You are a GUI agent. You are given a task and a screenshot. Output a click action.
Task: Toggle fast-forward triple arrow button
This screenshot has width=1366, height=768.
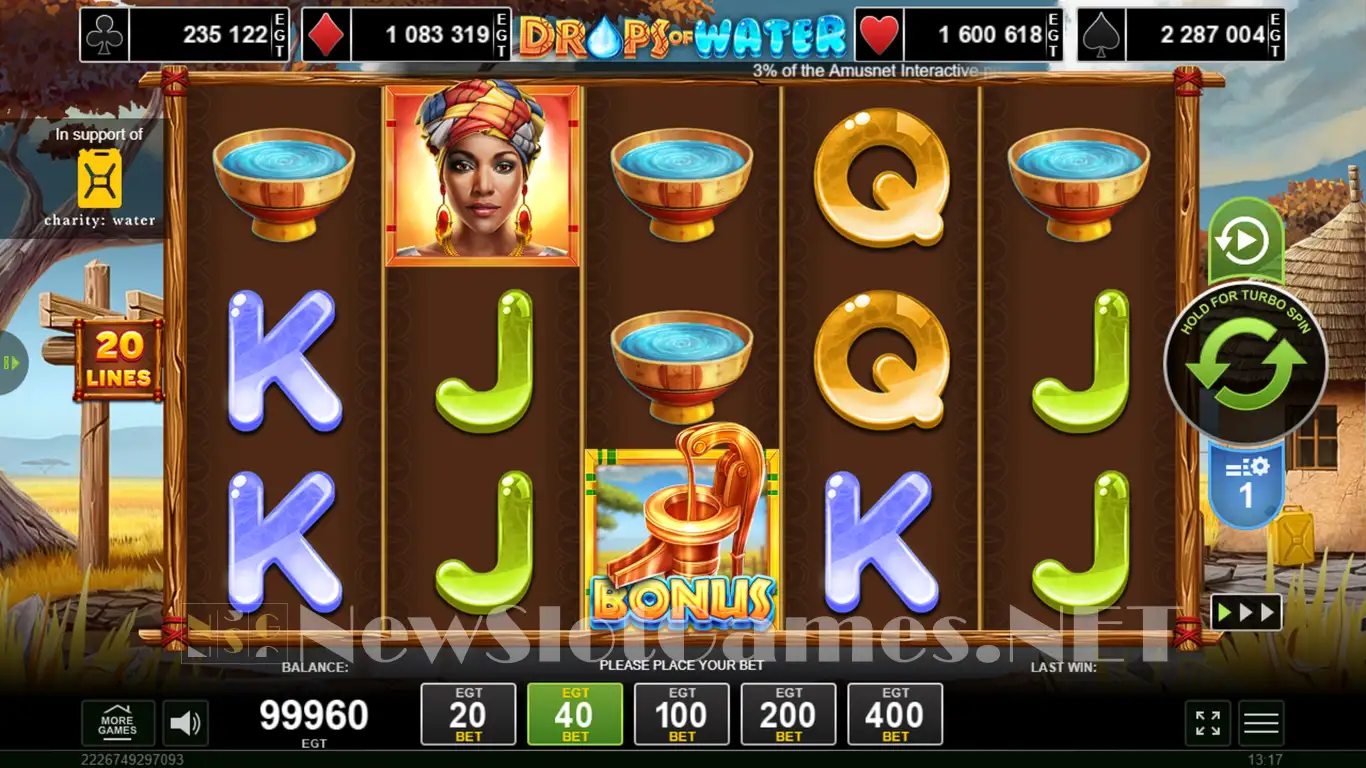point(1246,612)
